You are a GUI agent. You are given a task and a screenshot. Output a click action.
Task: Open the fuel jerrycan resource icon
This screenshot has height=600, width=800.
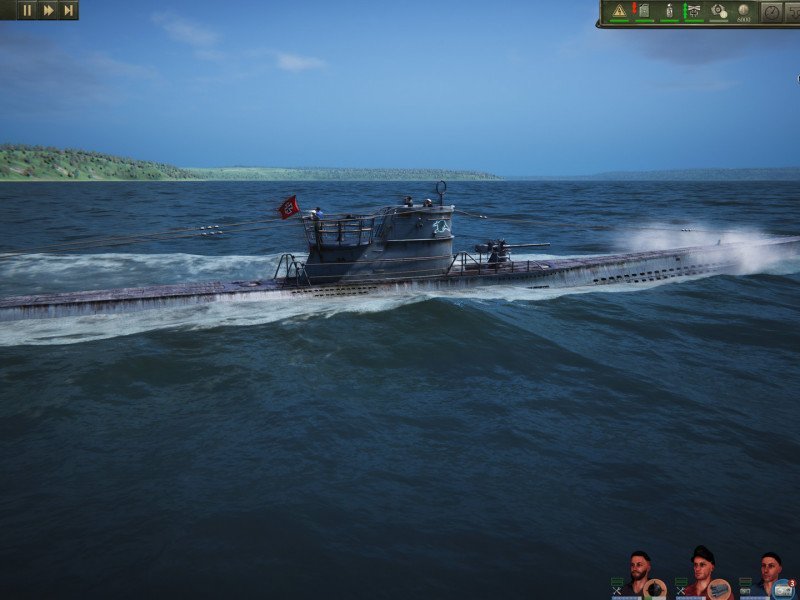click(642, 11)
